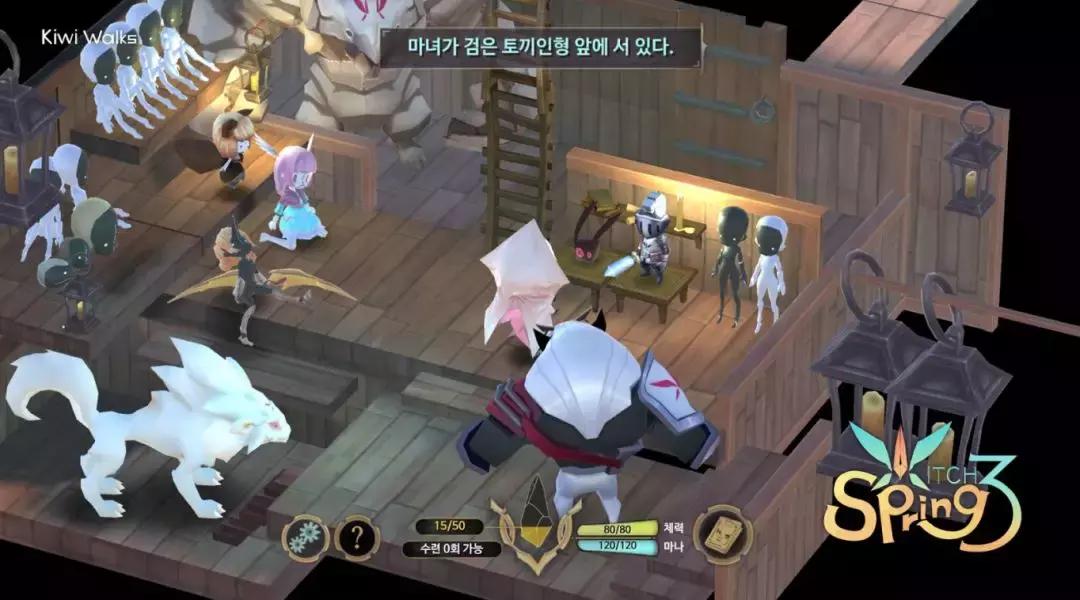Open the question mark help button
The image size is (1080, 600).
pos(357,539)
